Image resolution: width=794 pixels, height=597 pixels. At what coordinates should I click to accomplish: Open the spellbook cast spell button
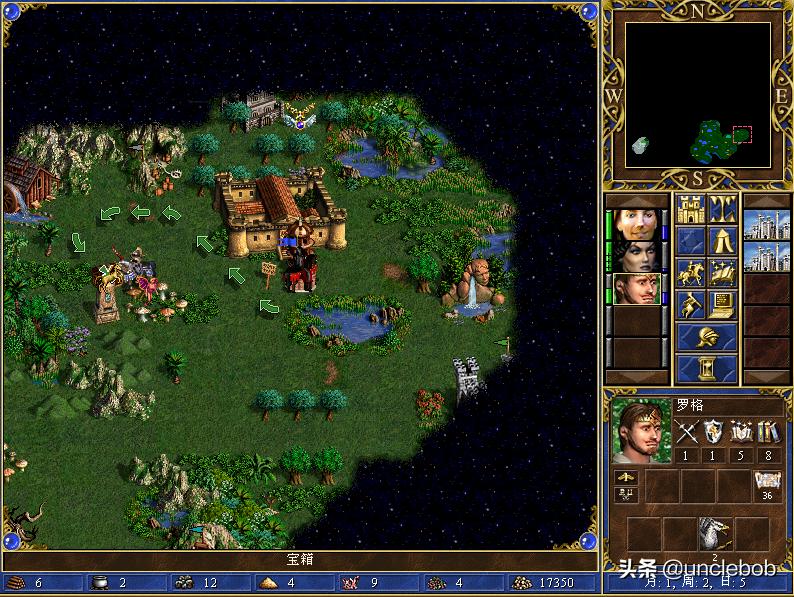[723, 273]
